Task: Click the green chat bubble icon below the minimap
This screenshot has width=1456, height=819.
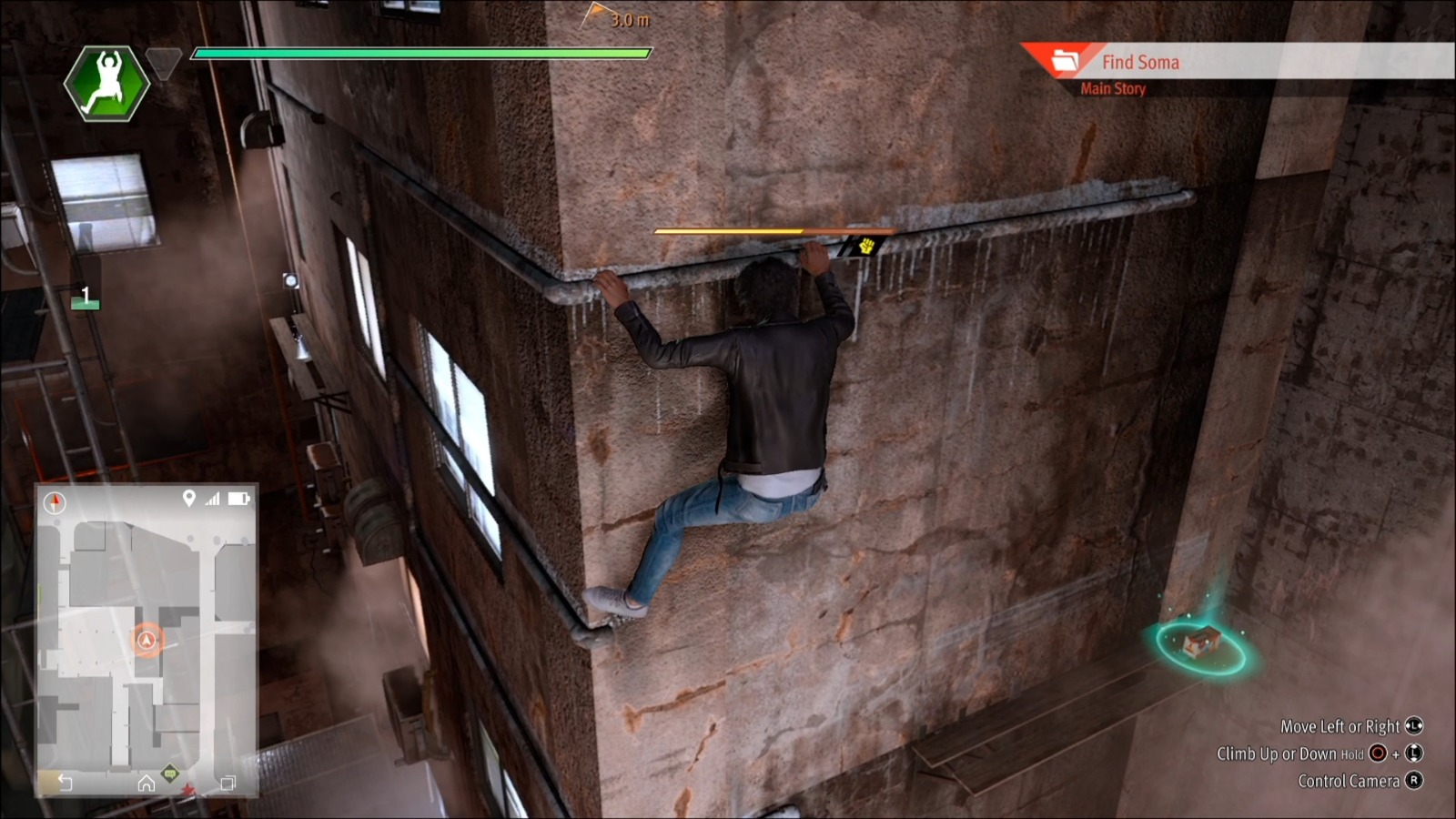Action: coord(171,774)
